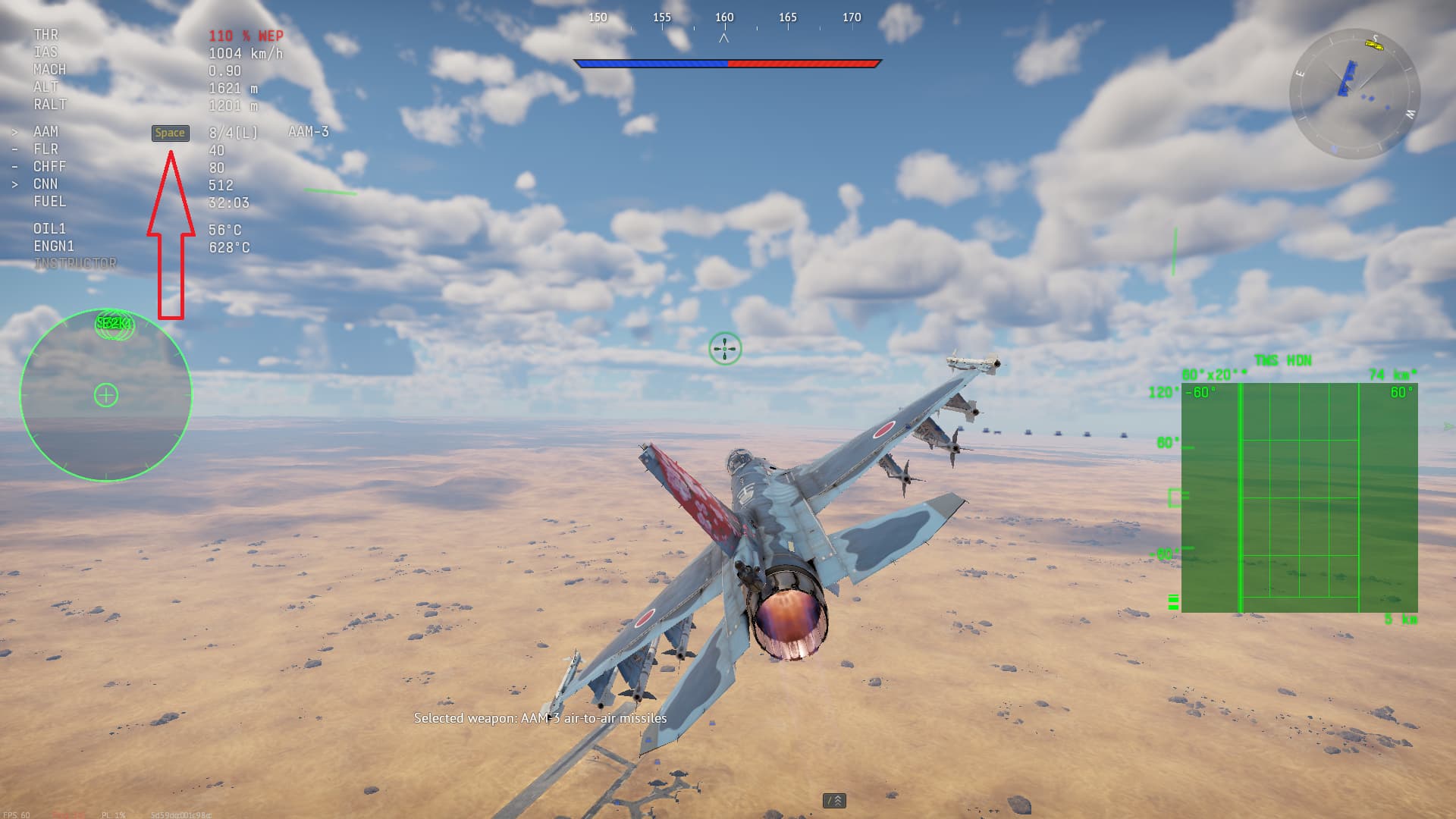Click the blue-red throttle bar at top
This screenshot has height=819, width=1456.
point(728,64)
